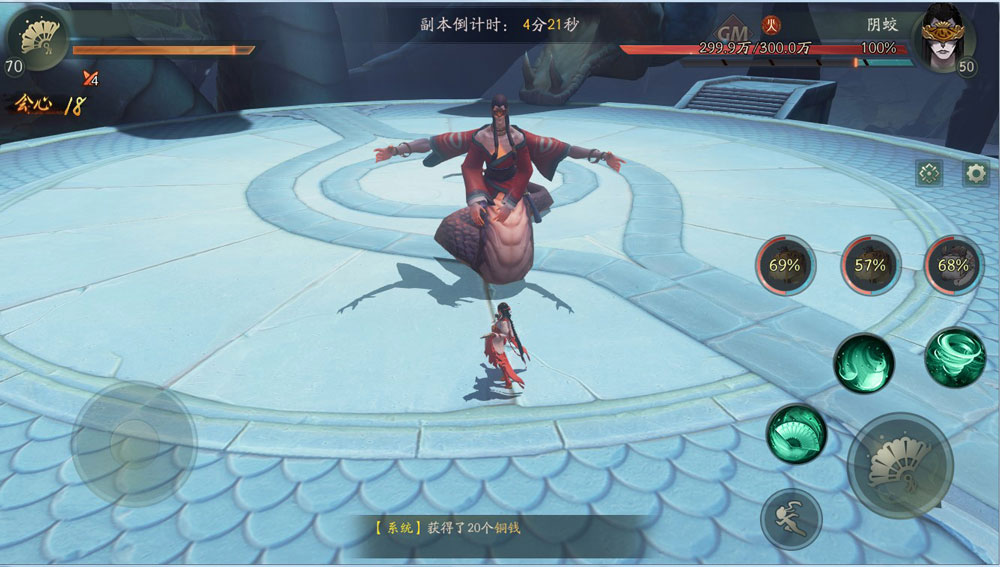This screenshot has width=1000, height=567.
Task: Tap the skill on cooldown at 57%
Action: coord(870,265)
